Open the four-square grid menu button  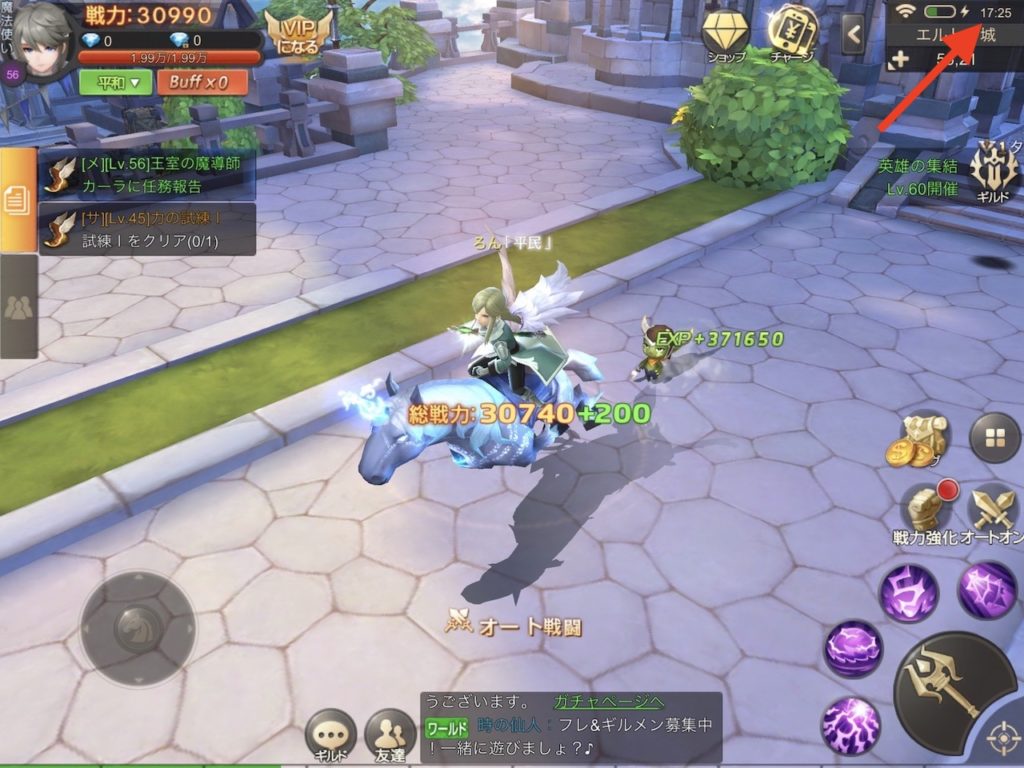coord(994,438)
